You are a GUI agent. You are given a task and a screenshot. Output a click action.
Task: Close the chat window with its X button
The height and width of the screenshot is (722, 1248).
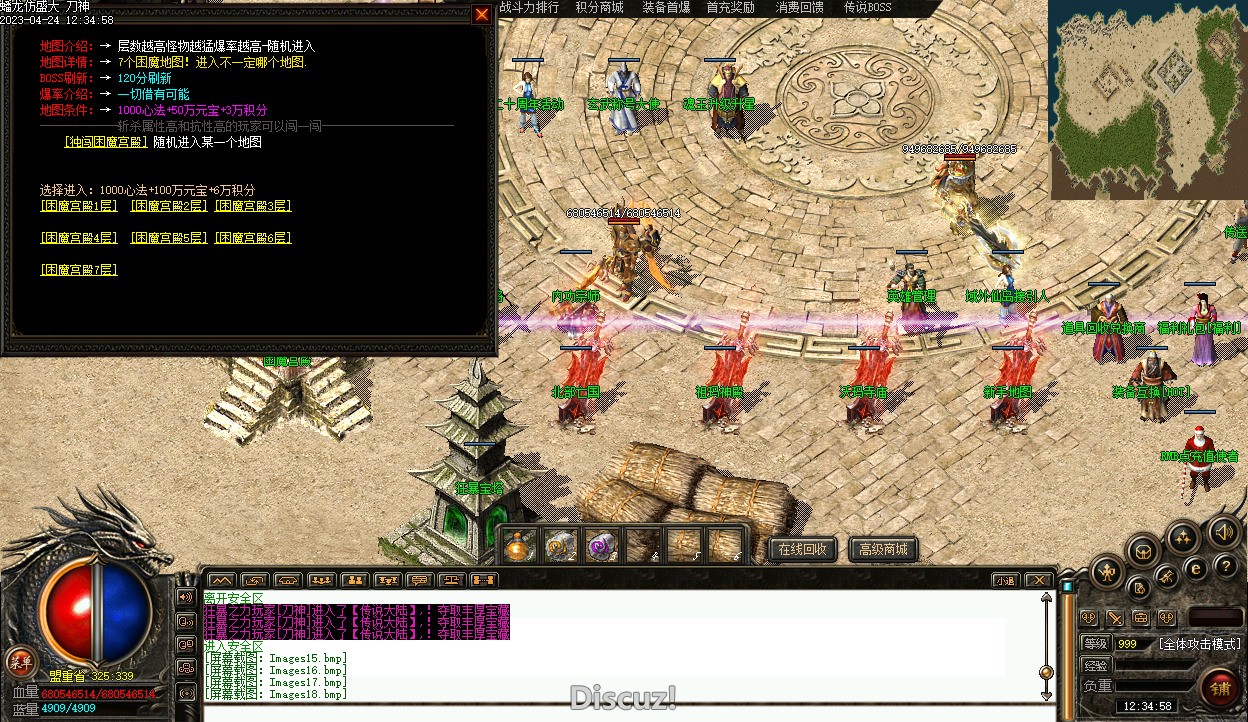(x=1040, y=580)
